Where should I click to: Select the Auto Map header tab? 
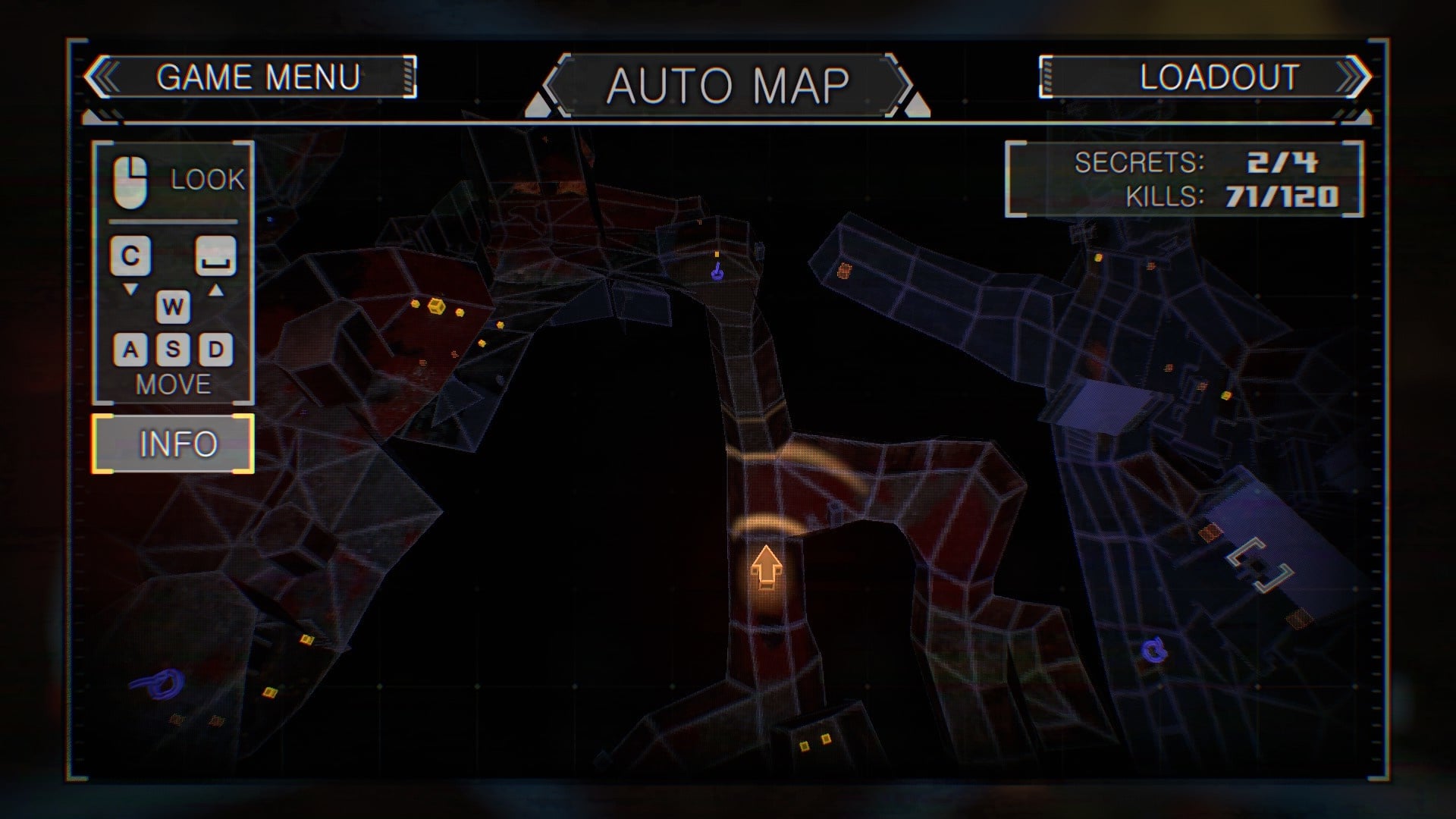pos(727,85)
